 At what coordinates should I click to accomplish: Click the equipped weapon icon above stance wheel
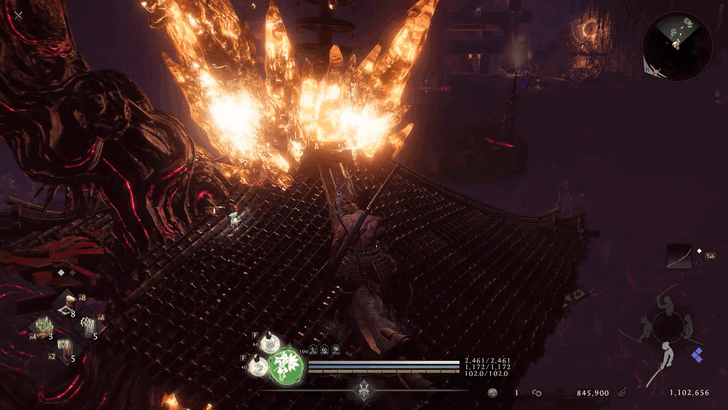point(682,258)
